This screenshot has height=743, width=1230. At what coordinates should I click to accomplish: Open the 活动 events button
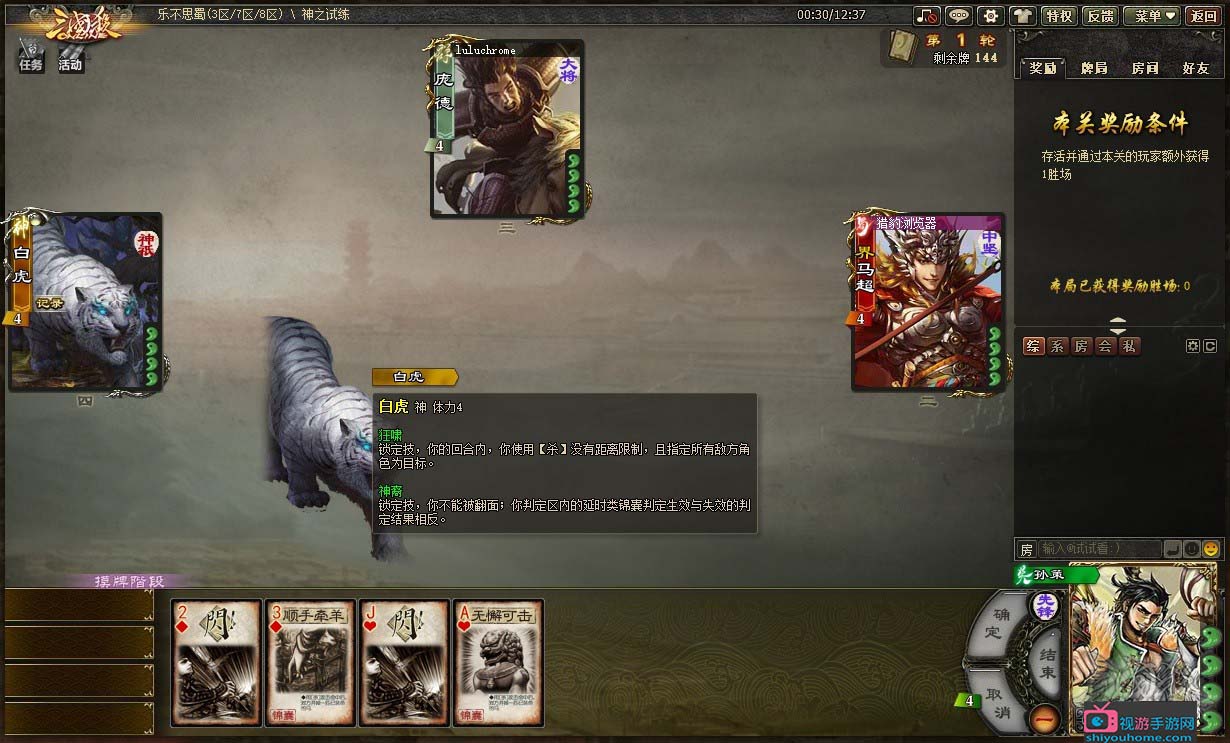tap(70, 56)
